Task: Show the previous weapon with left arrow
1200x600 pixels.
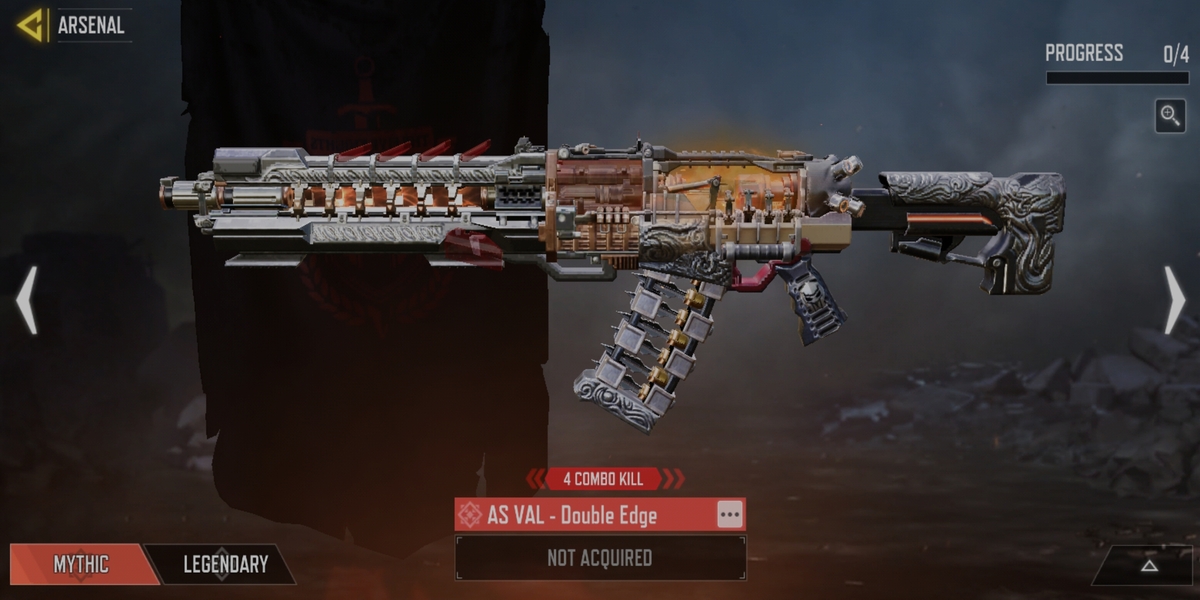Action: pos(27,300)
